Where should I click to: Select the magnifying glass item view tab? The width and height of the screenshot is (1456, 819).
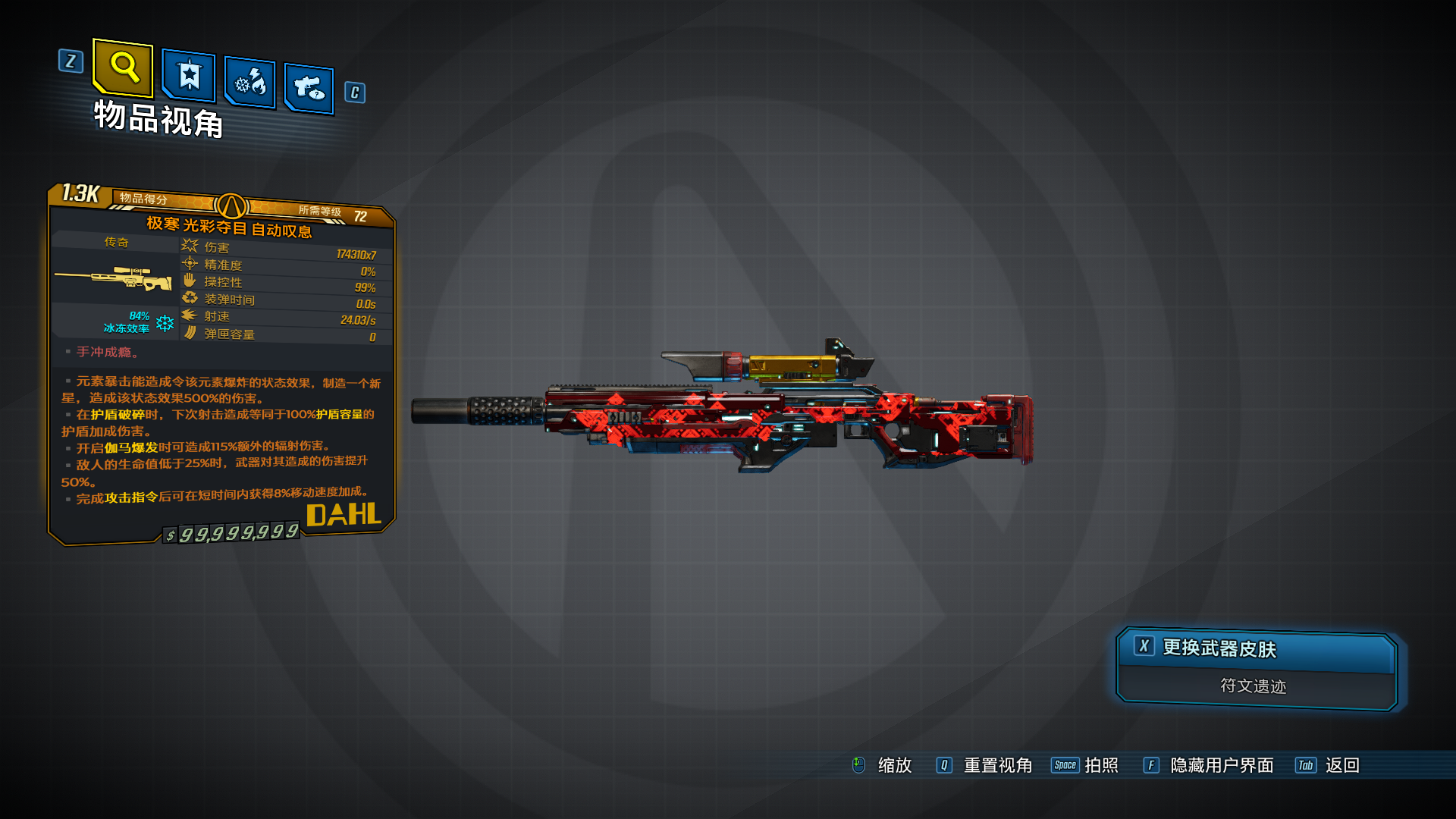click(x=123, y=68)
